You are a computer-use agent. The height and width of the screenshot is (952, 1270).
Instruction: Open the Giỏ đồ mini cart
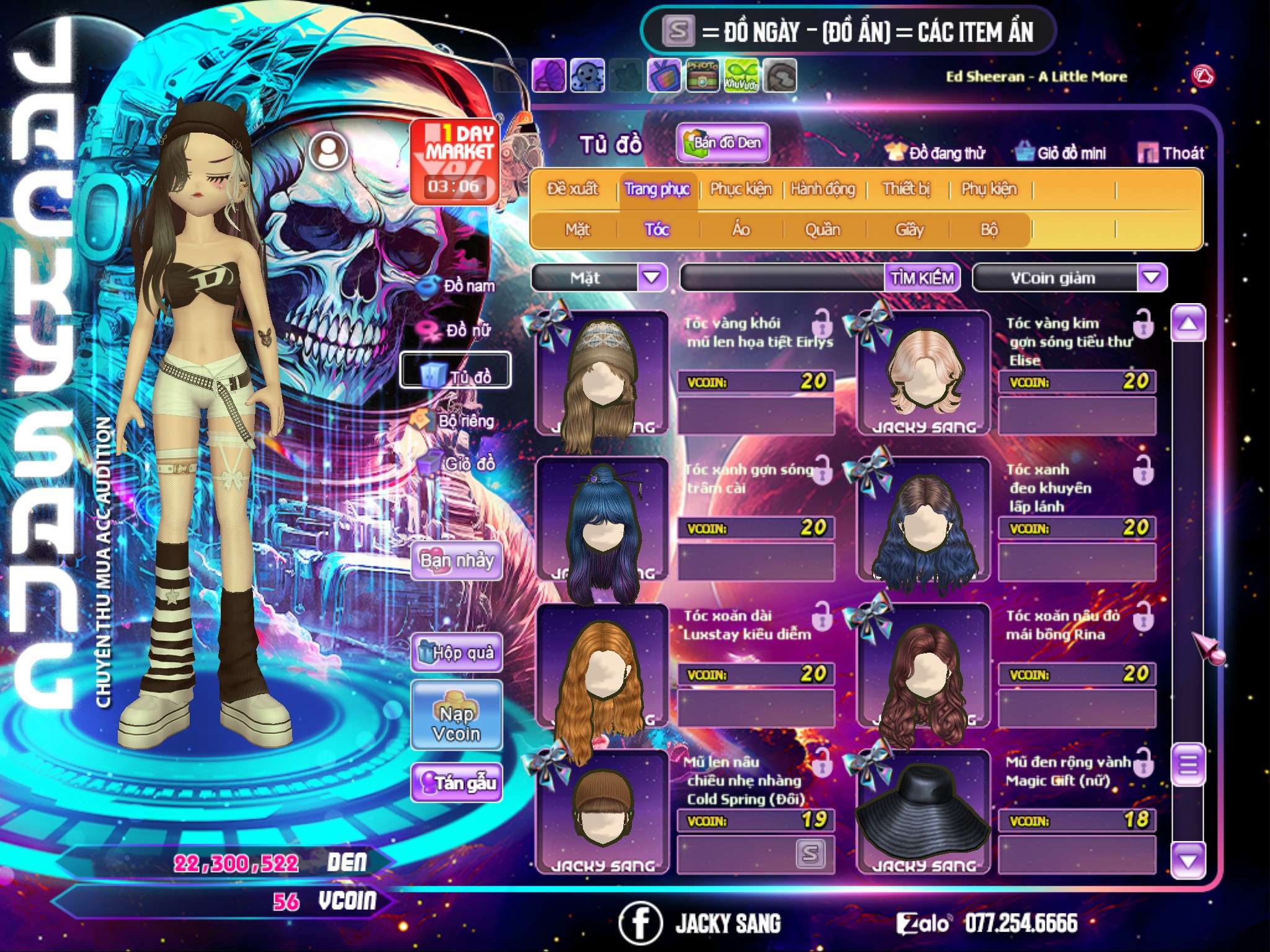pyautogui.click(x=1060, y=153)
